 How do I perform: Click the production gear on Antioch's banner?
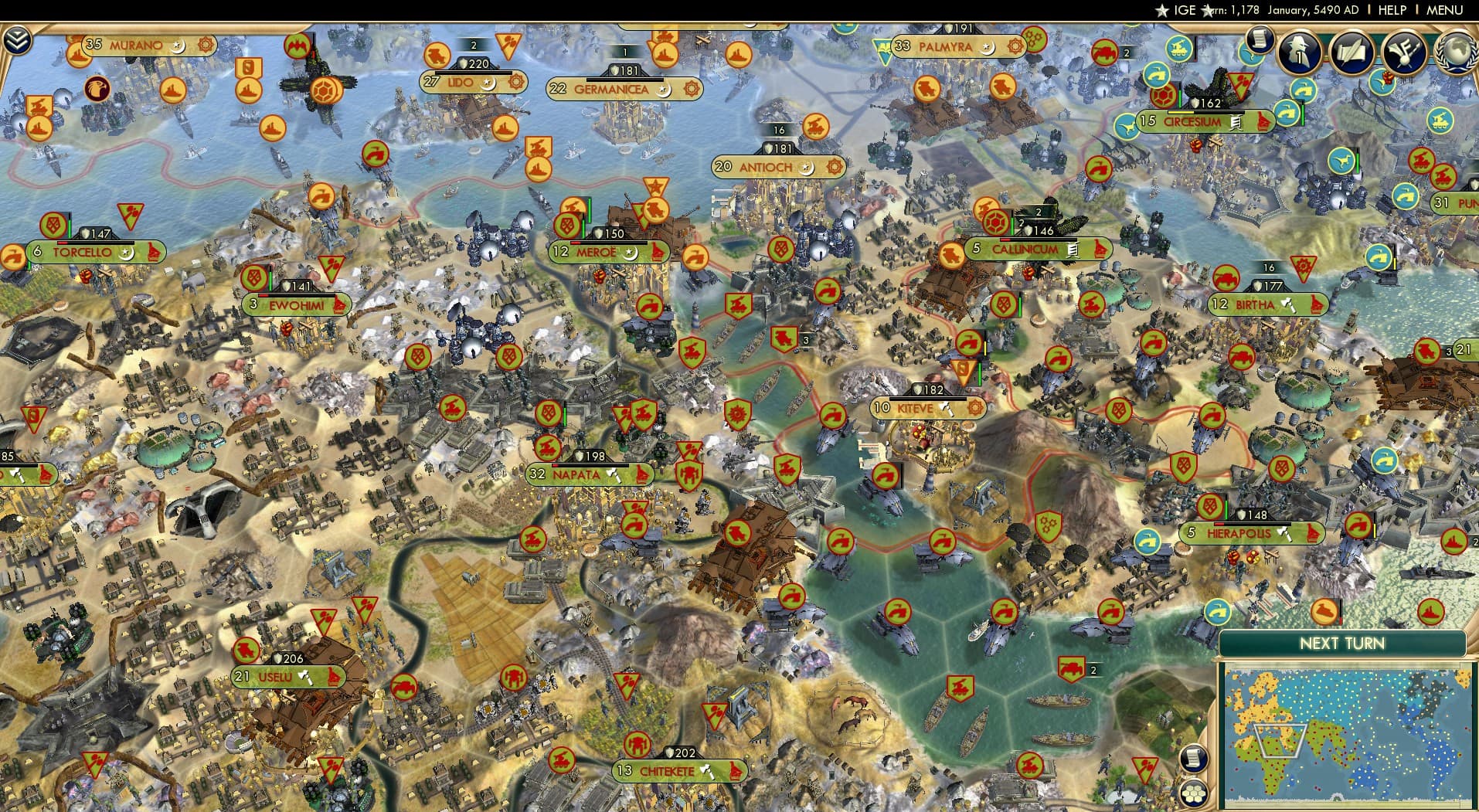point(833,167)
